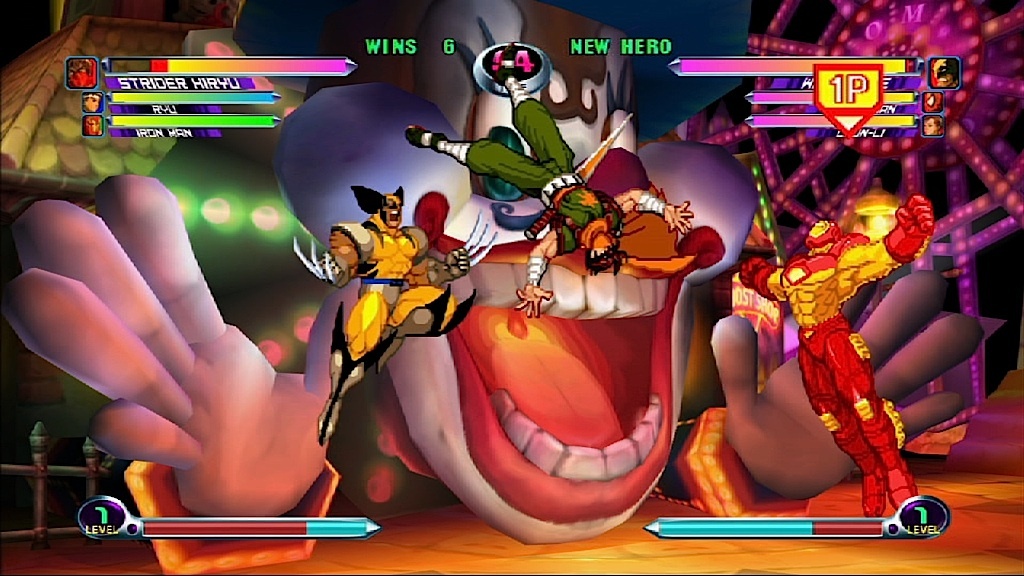Screen dimensions: 1024x576
Task: Select the Chun-Li partner portrait
Action: tap(932, 126)
